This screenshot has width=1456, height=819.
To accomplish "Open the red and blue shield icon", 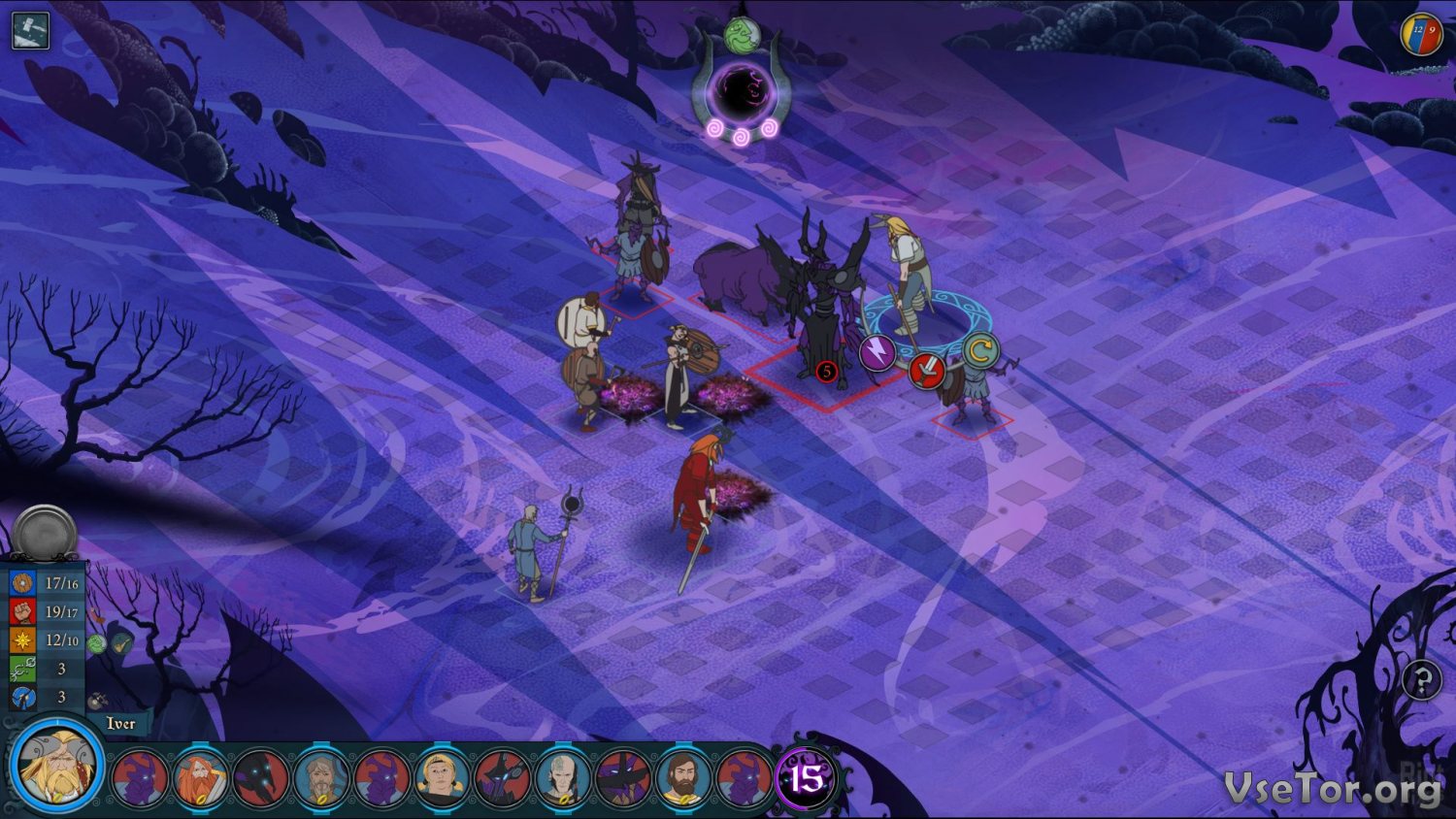I will pyautogui.click(x=1422, y=35).
